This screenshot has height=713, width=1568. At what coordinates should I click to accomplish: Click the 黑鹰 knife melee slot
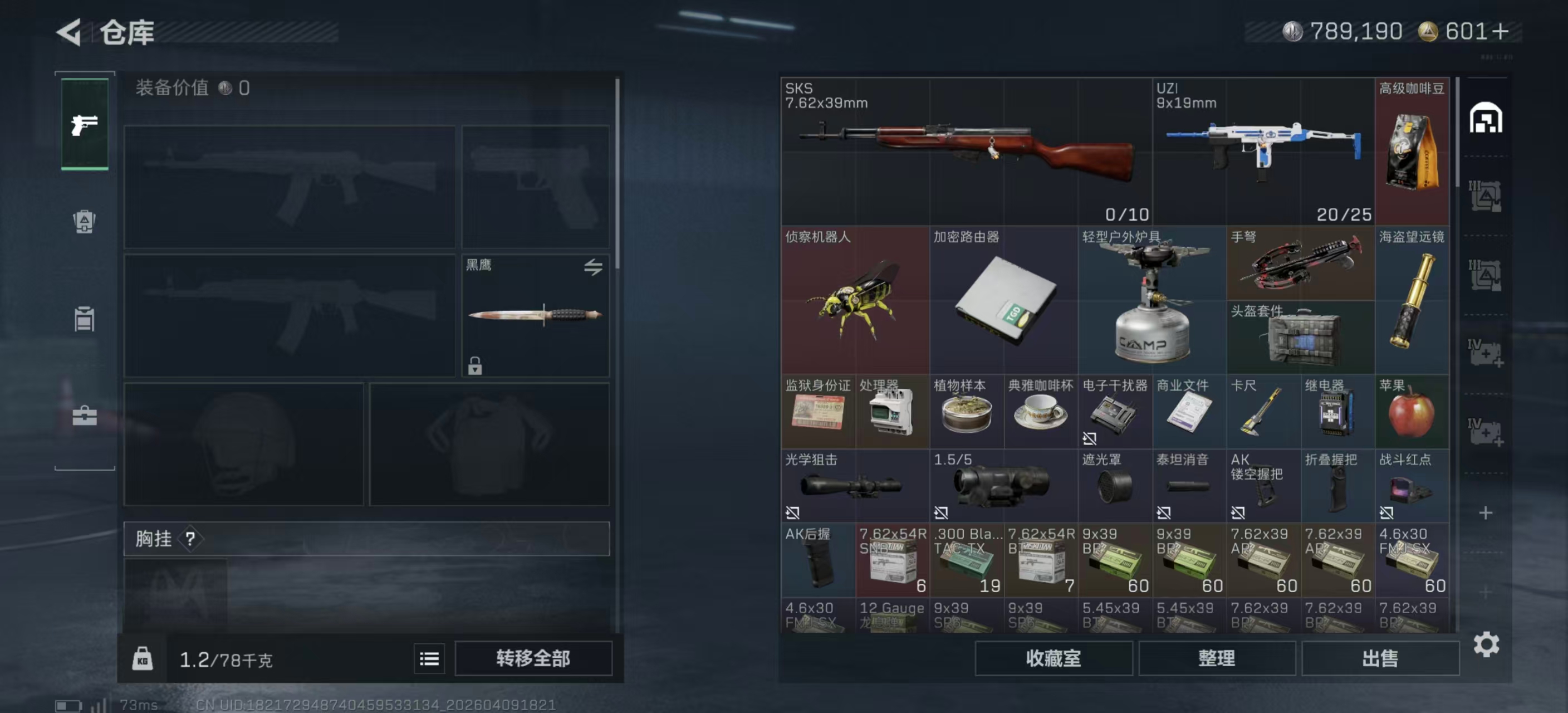pos(535,315)
